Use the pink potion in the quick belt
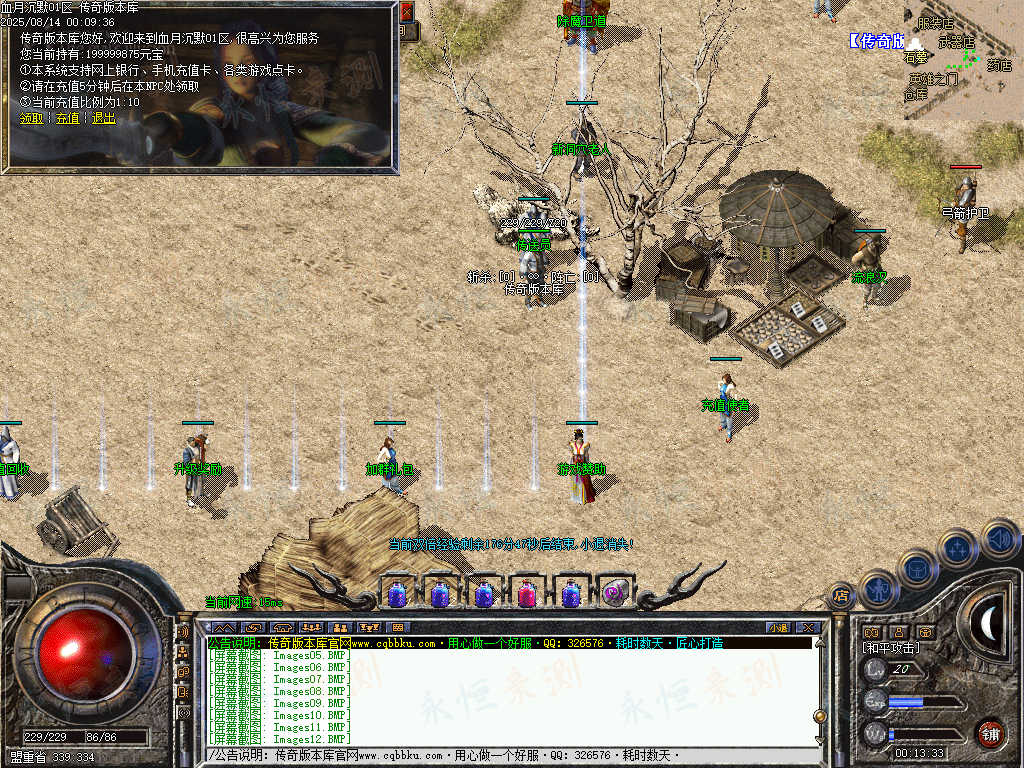The height and width of the screenshot is (768, 1024). pyautogui.click(x=527, y=594)
